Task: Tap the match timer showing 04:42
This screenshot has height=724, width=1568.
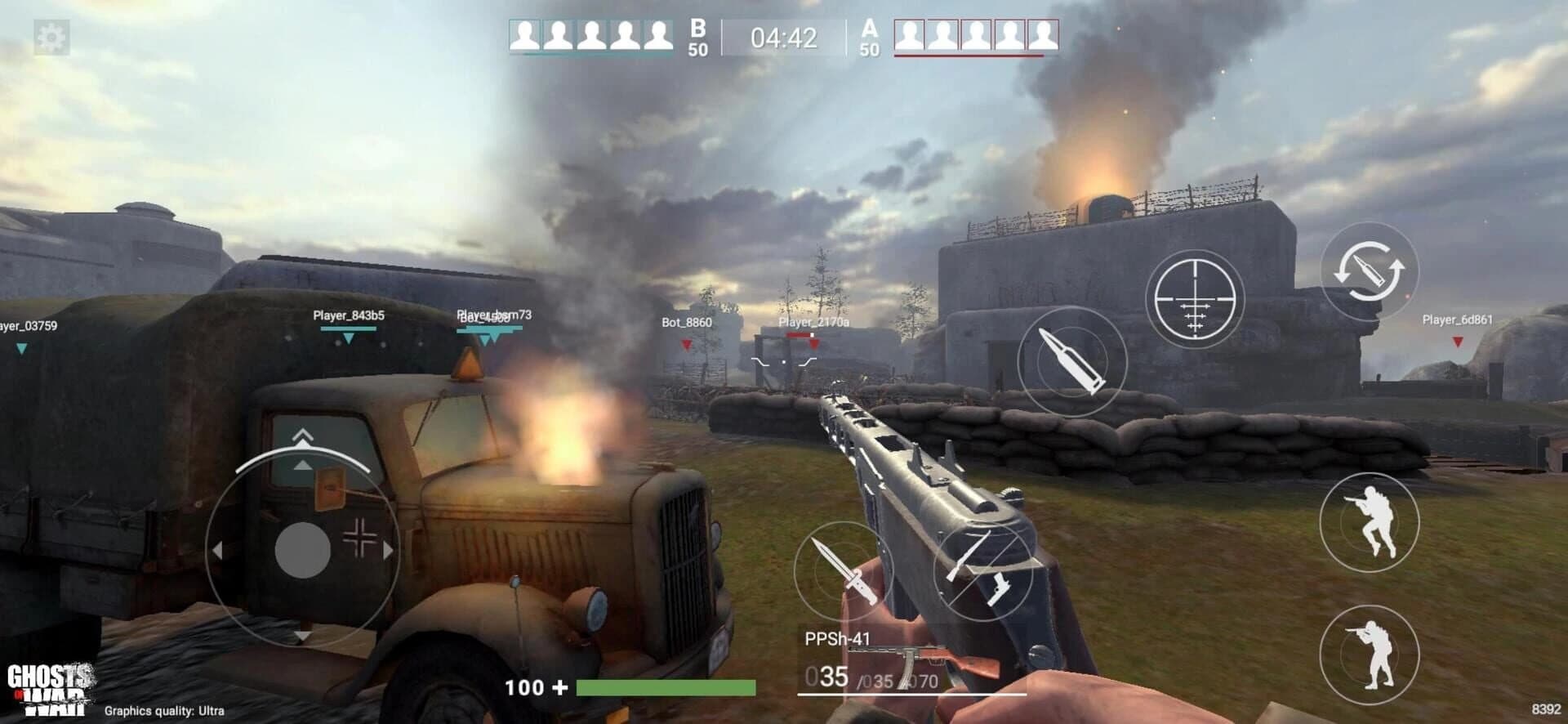Action: point(782,34)
